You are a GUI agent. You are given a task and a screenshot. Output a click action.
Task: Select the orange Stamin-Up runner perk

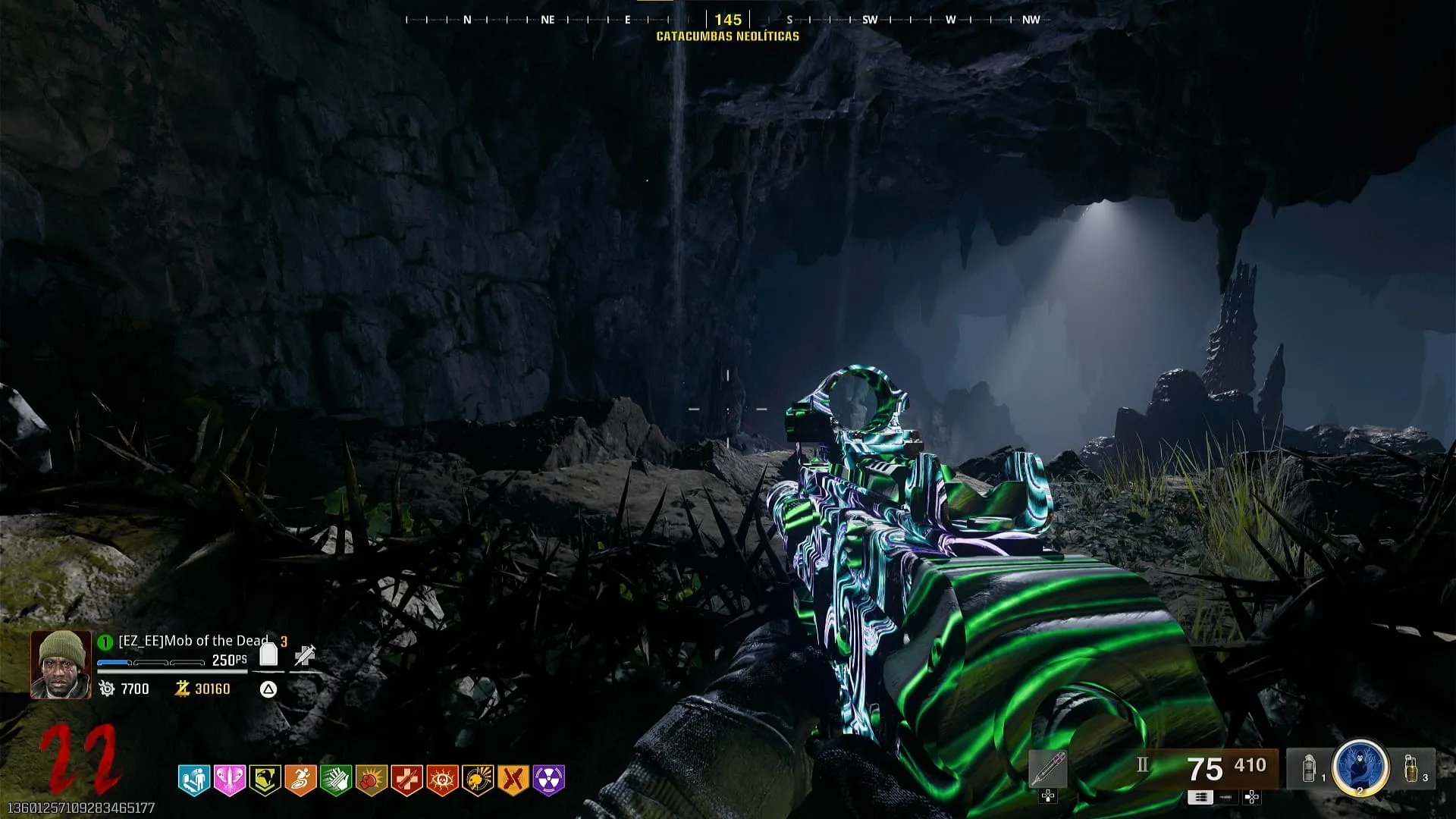tap(300, 780)
